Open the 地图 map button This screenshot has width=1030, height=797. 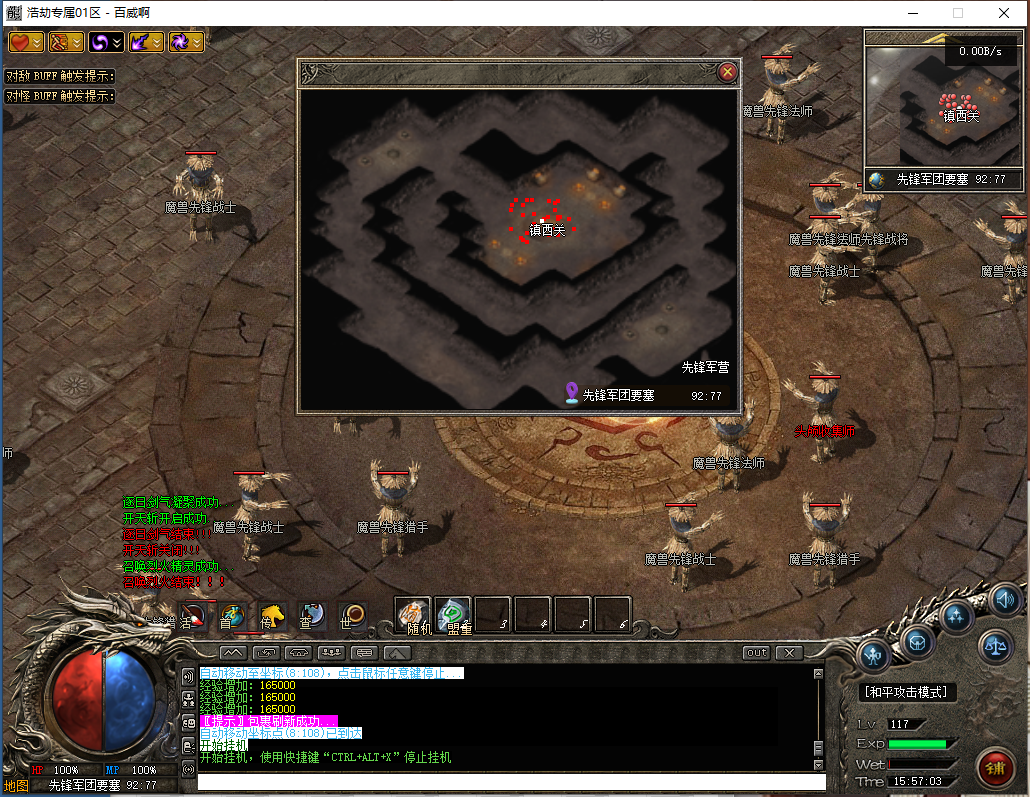pos(15,786)
